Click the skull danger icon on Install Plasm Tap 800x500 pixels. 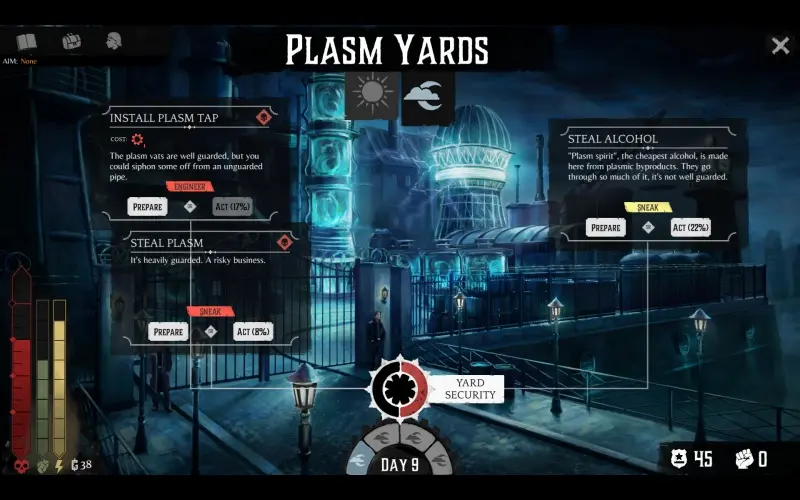point(264,117)
